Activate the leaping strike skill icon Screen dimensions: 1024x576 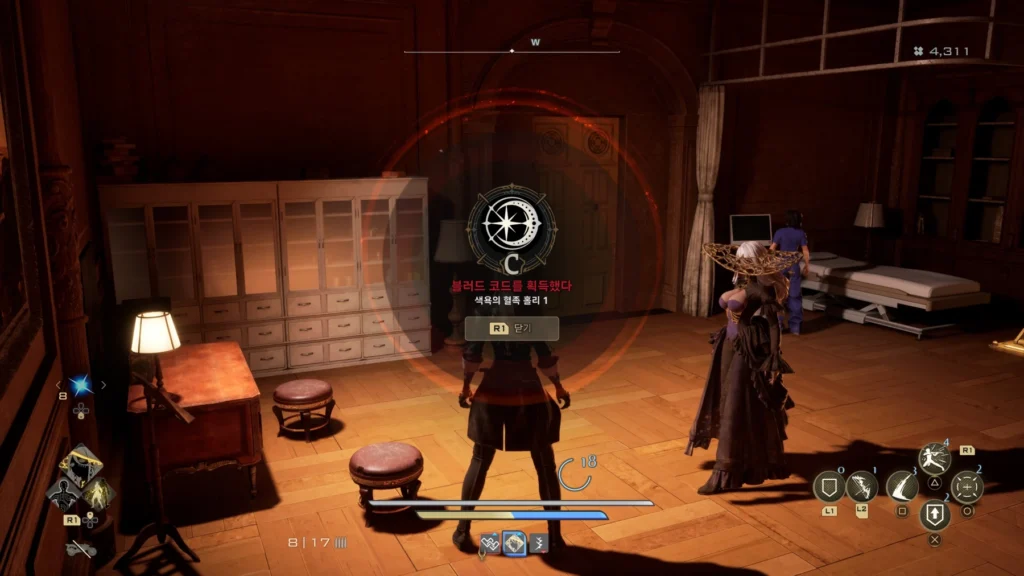934,460
